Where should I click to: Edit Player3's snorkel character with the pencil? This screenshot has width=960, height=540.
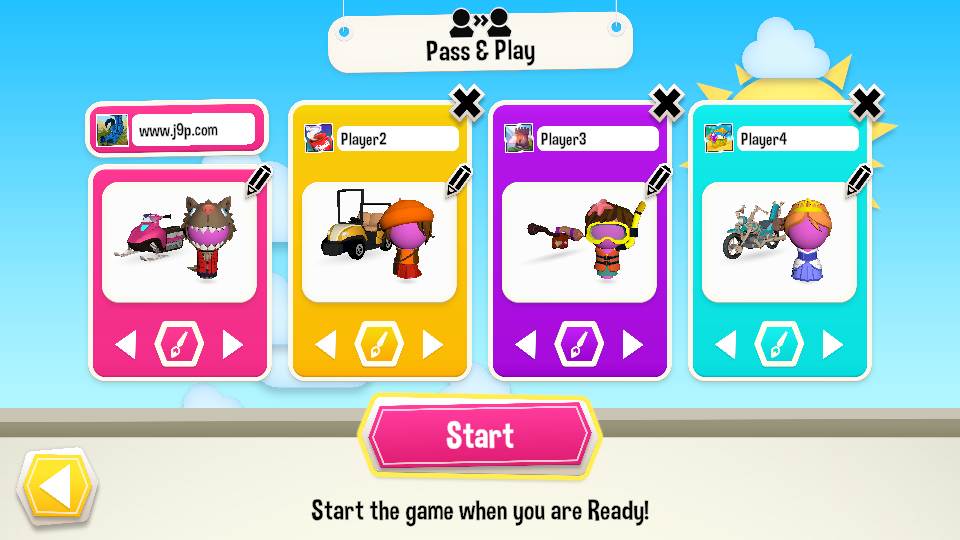[x=658, y=181]
